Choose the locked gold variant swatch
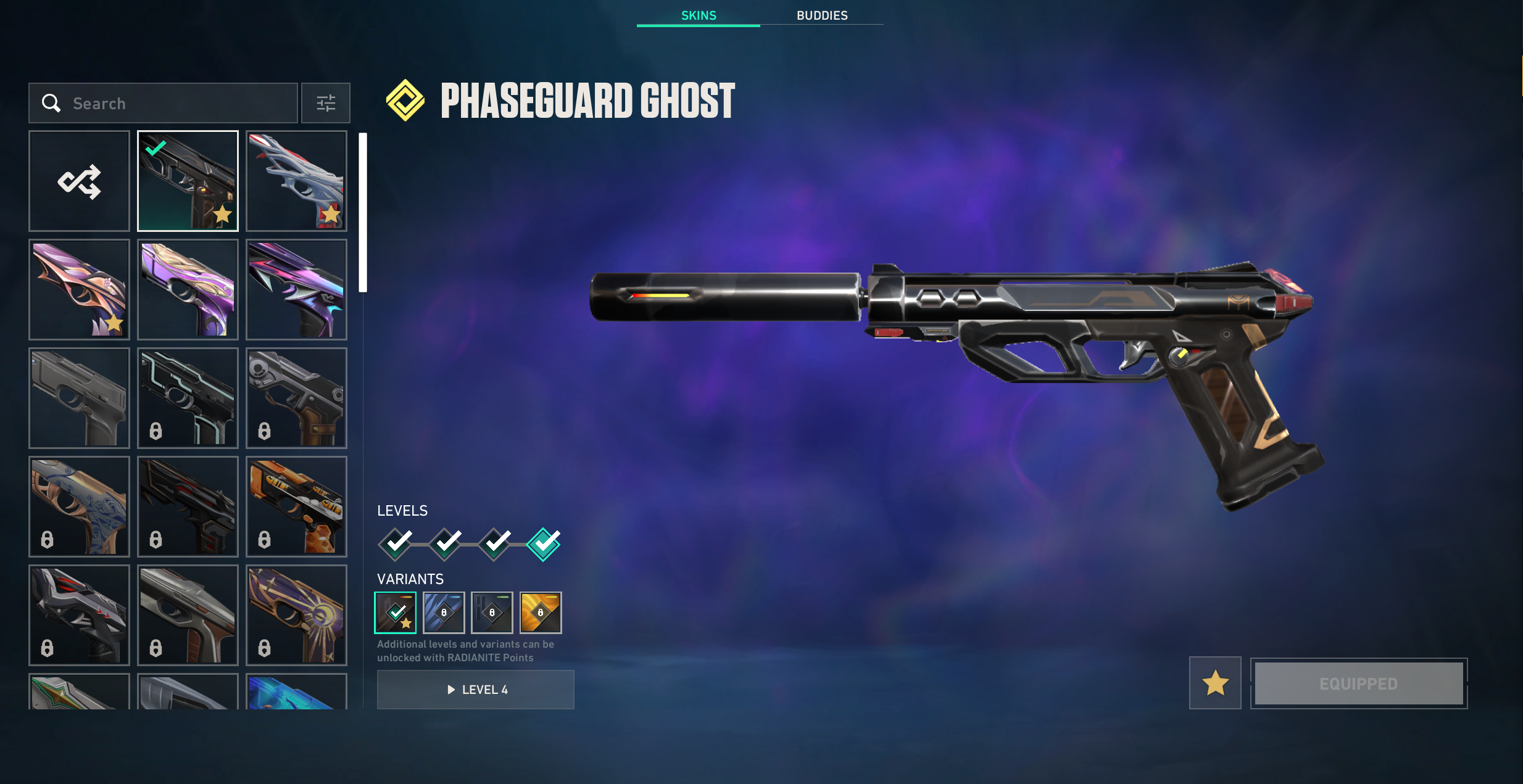 coord(541,613)
